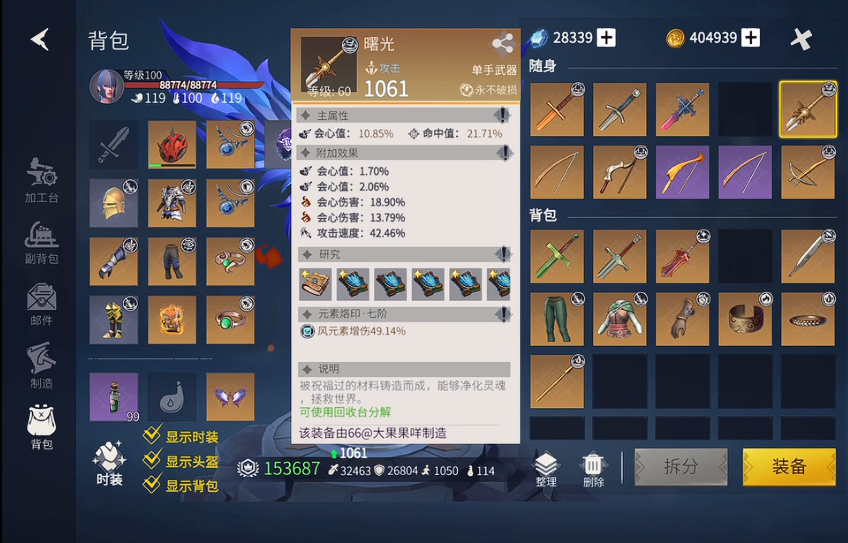Toggle the 显示头盔 checkbox
Screen dimensions: 848x543
152,460
